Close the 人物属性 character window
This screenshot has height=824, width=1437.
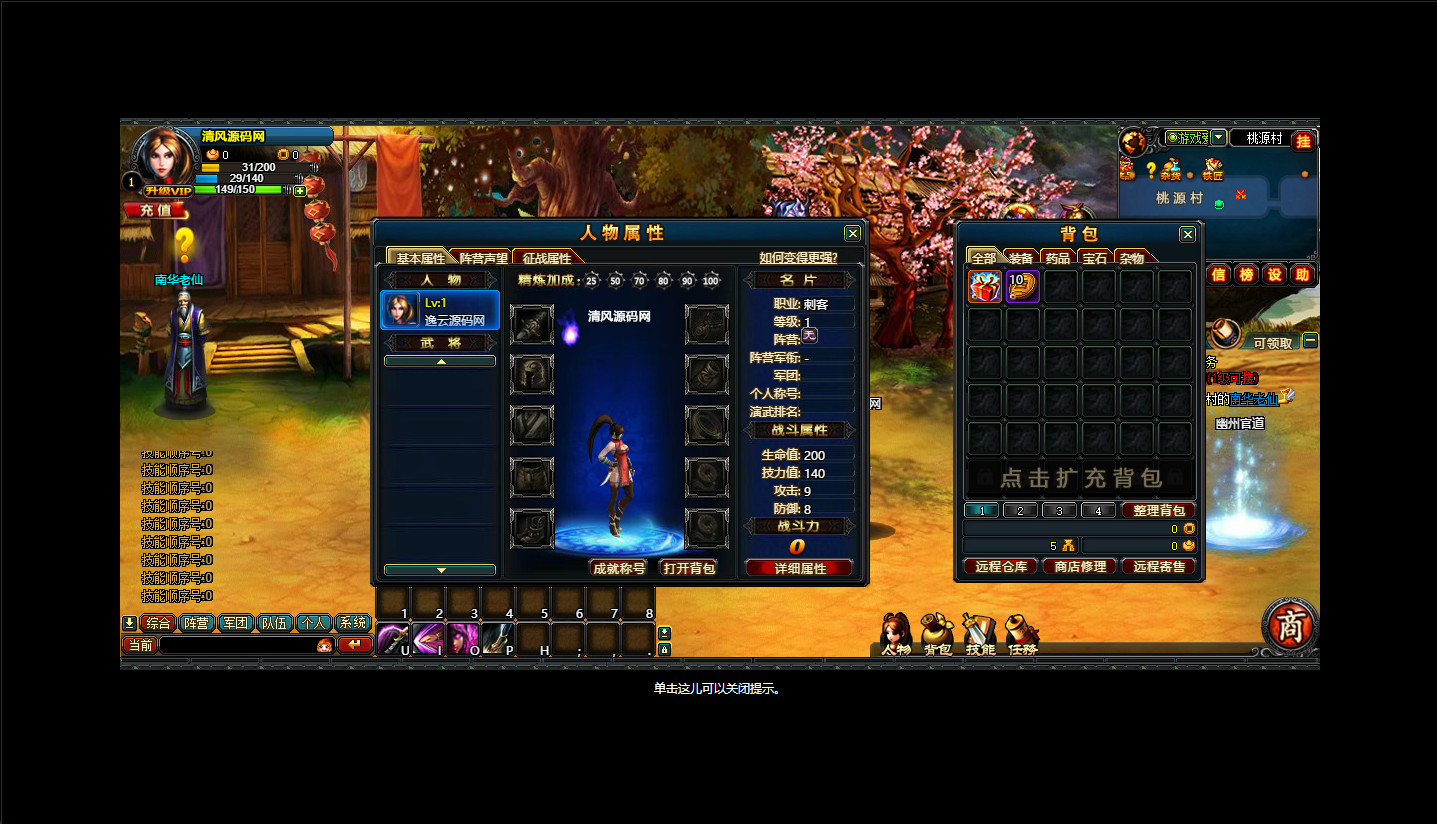[x=852, y=233]
